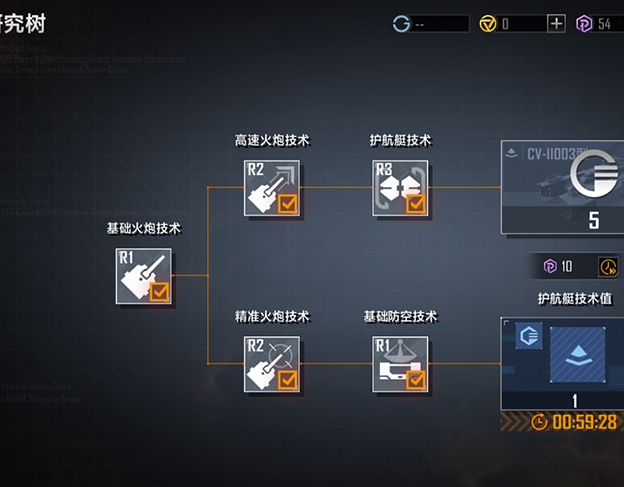Select the 基础火炮技术 R1 research node
Screen dimensions: 624x487
point(144,276)
